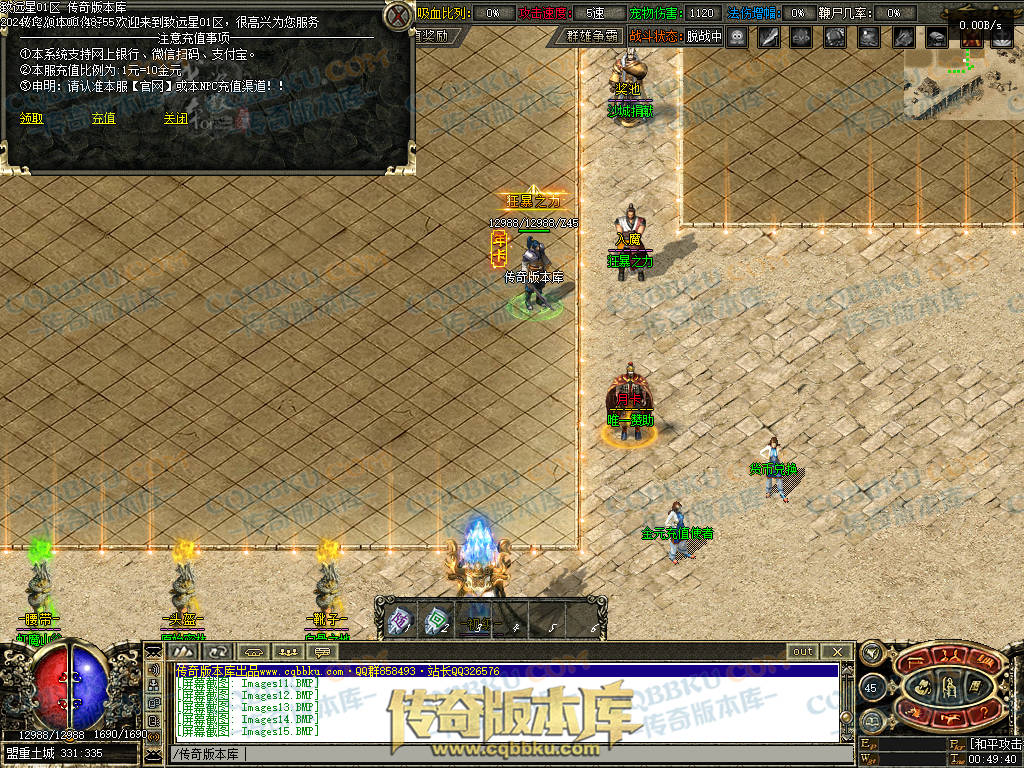
Task: Close the chat panel with its X button
Action: pos(837,652)
